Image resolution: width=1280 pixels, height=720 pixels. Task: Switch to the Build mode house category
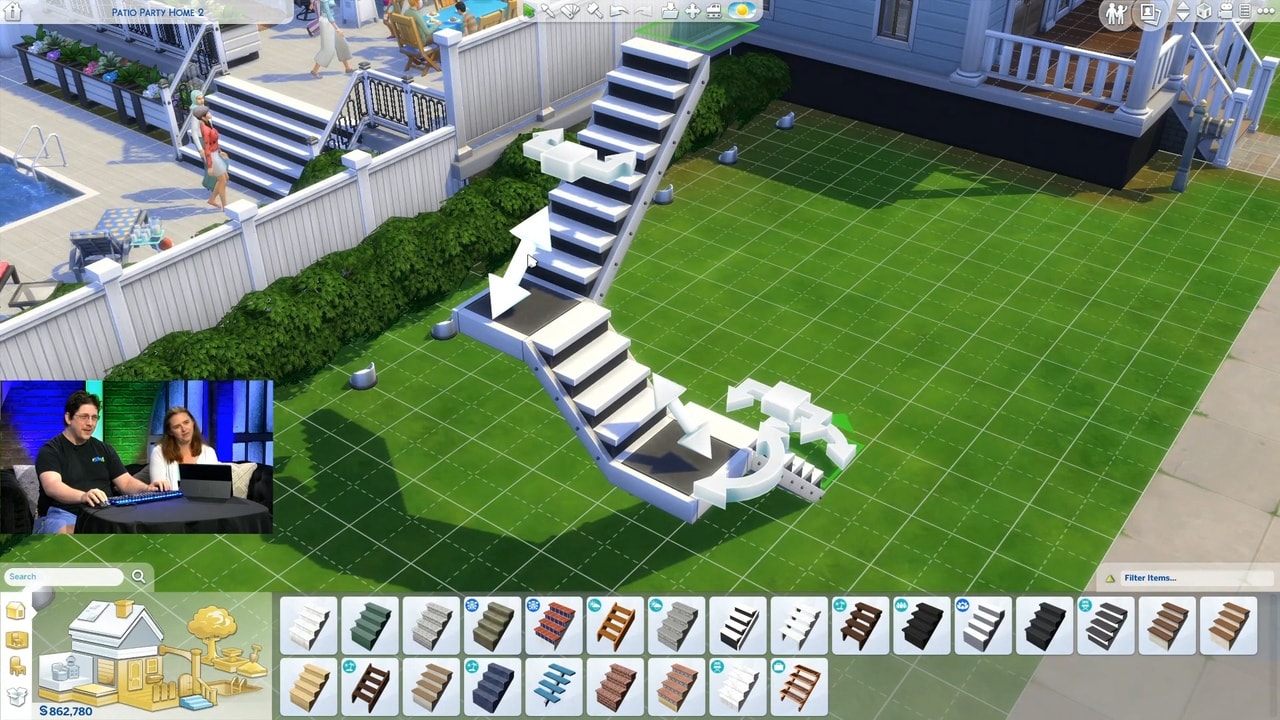coord(16,611)
